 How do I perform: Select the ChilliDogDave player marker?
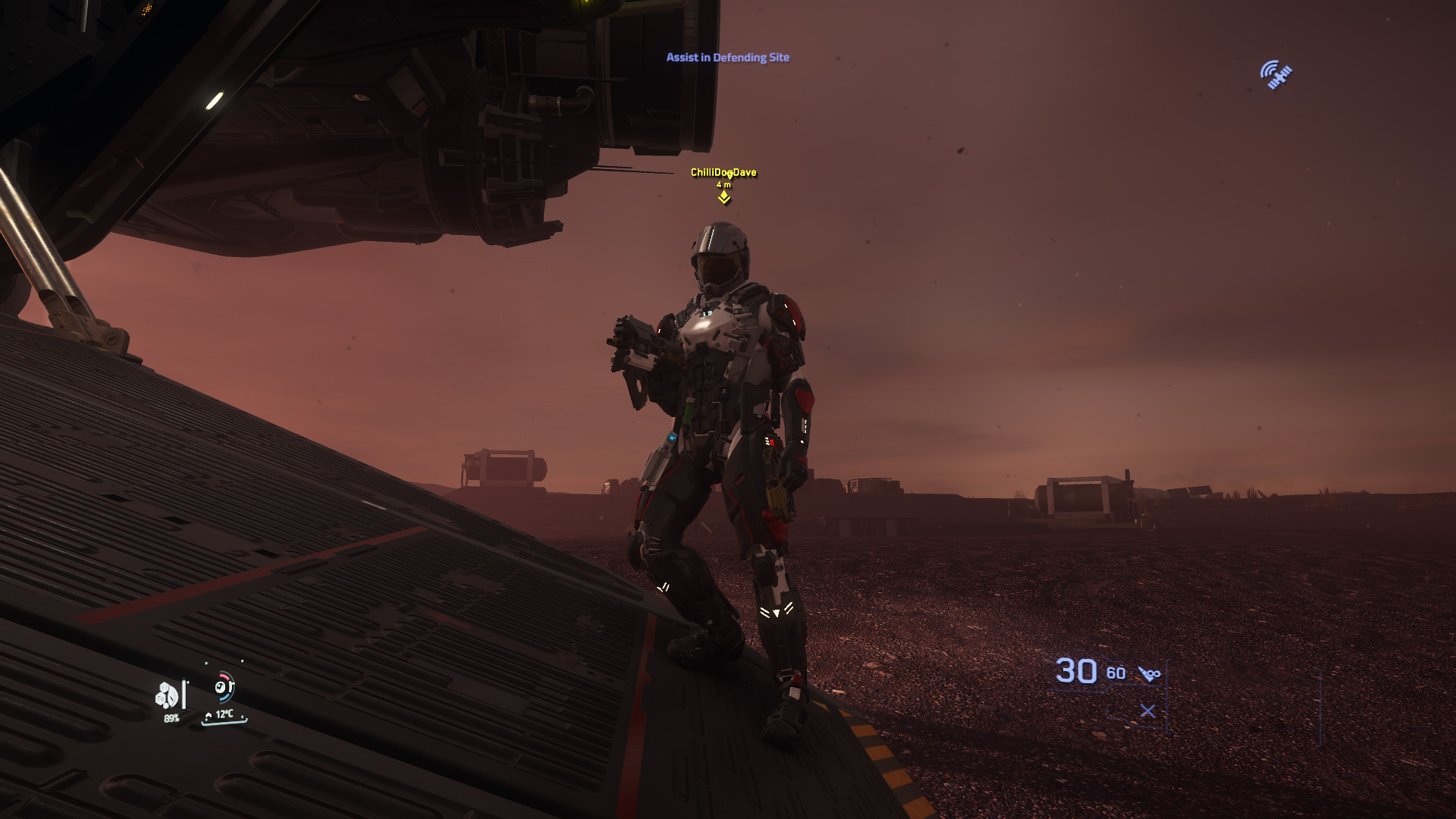point(724,196)
